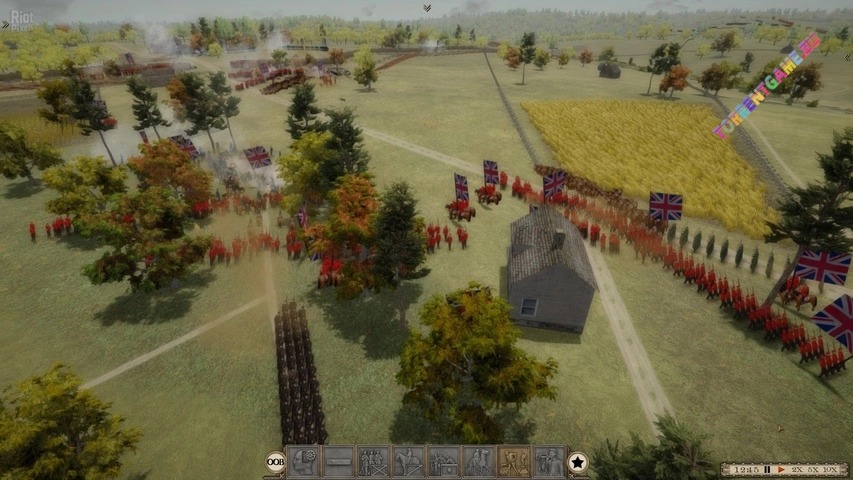
Task: Select the line formation bar icon
Action: [x=338, y=461]
